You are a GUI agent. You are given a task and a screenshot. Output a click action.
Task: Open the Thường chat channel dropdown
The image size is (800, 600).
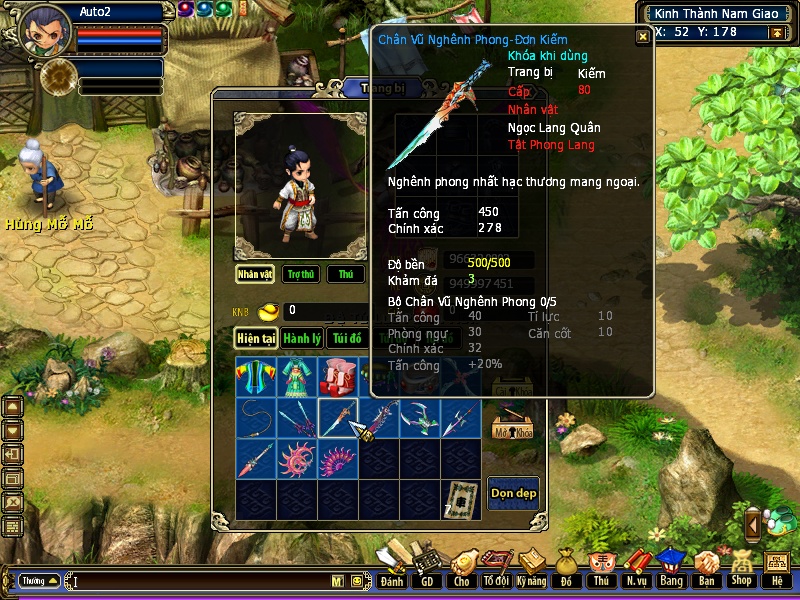[x=39, y=581]
